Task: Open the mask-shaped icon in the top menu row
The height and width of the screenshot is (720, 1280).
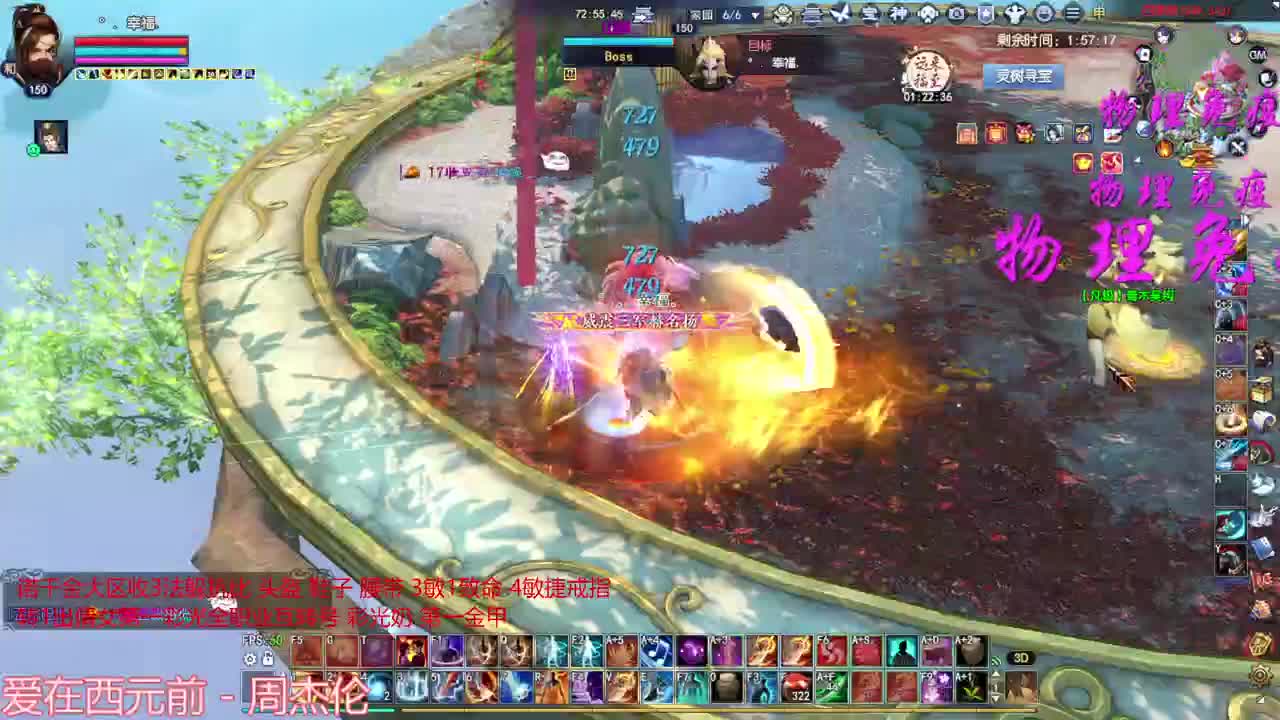Action: coord(928,14)
